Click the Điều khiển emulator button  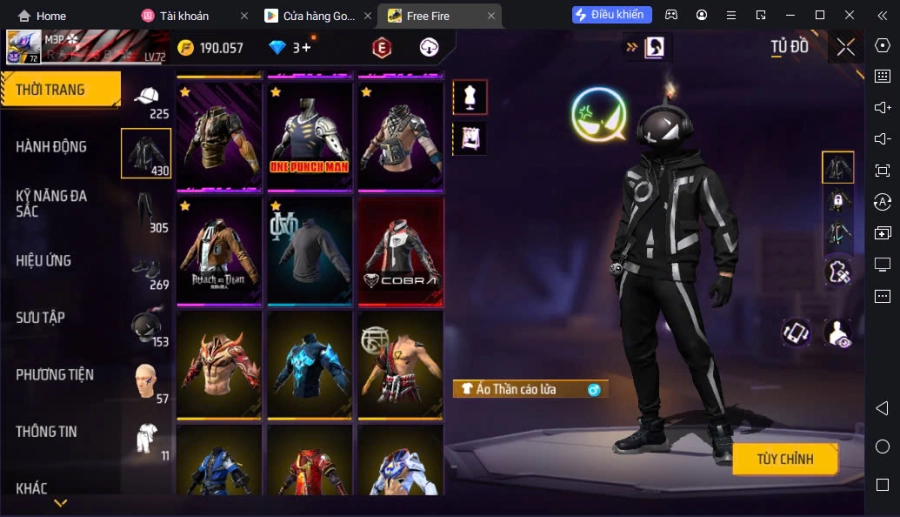click(x=612, y=15)
